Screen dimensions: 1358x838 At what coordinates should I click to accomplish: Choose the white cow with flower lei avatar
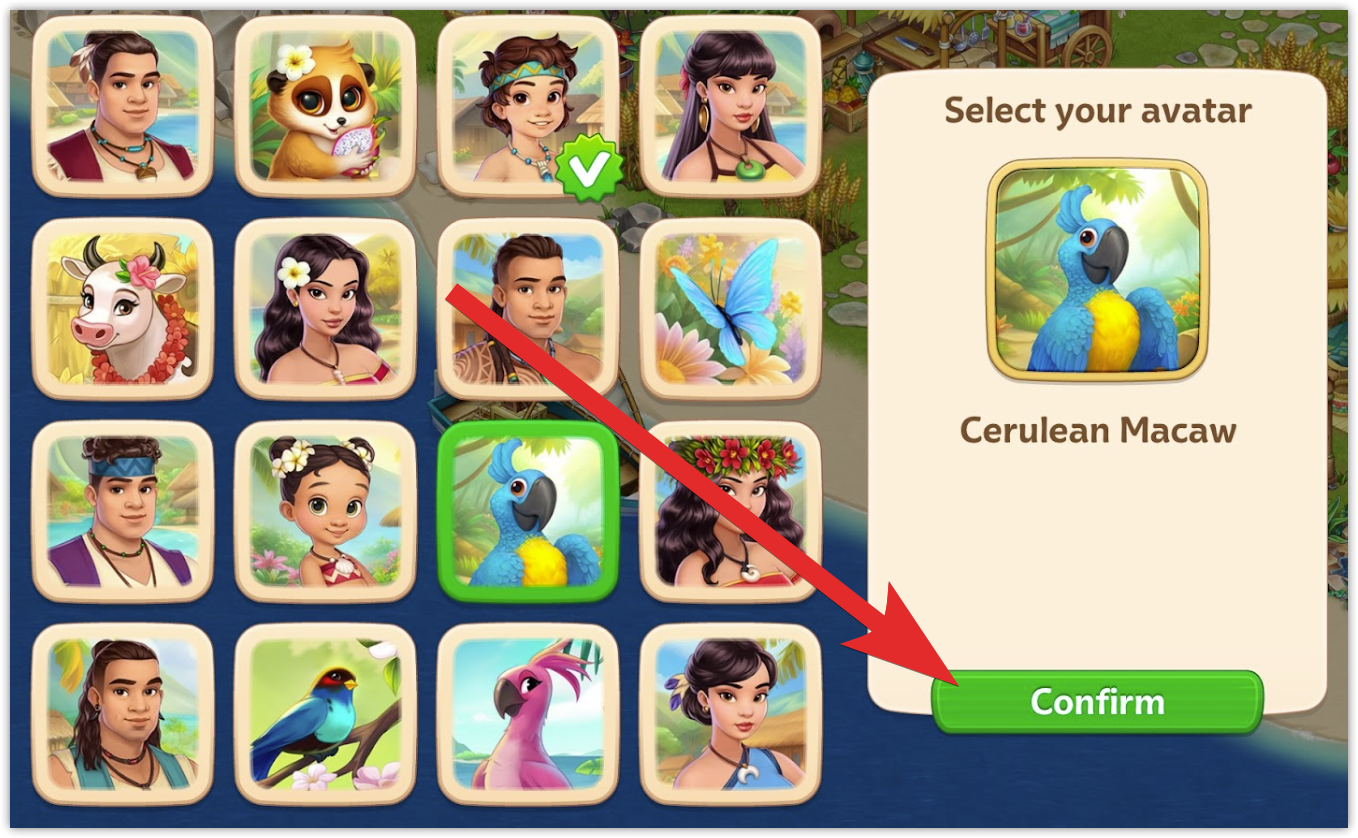[123, 309]
